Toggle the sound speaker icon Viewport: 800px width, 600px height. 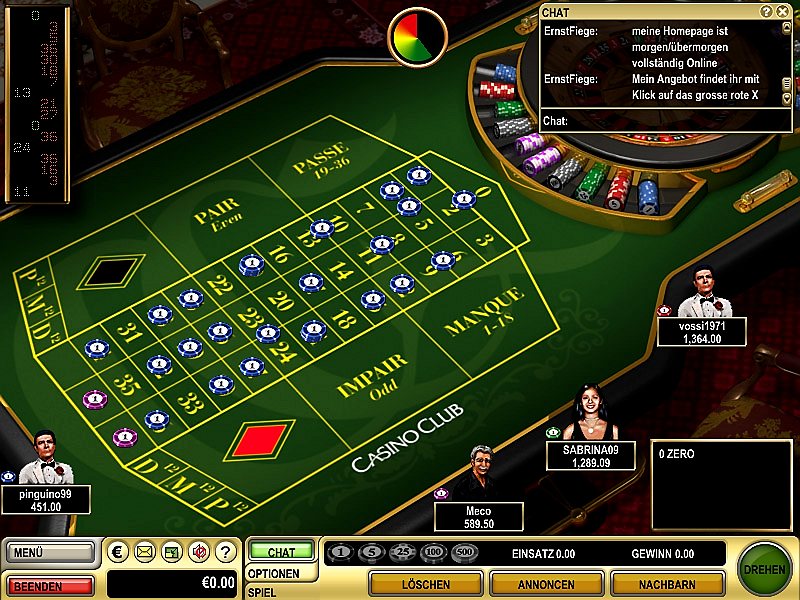click(198, 551)
